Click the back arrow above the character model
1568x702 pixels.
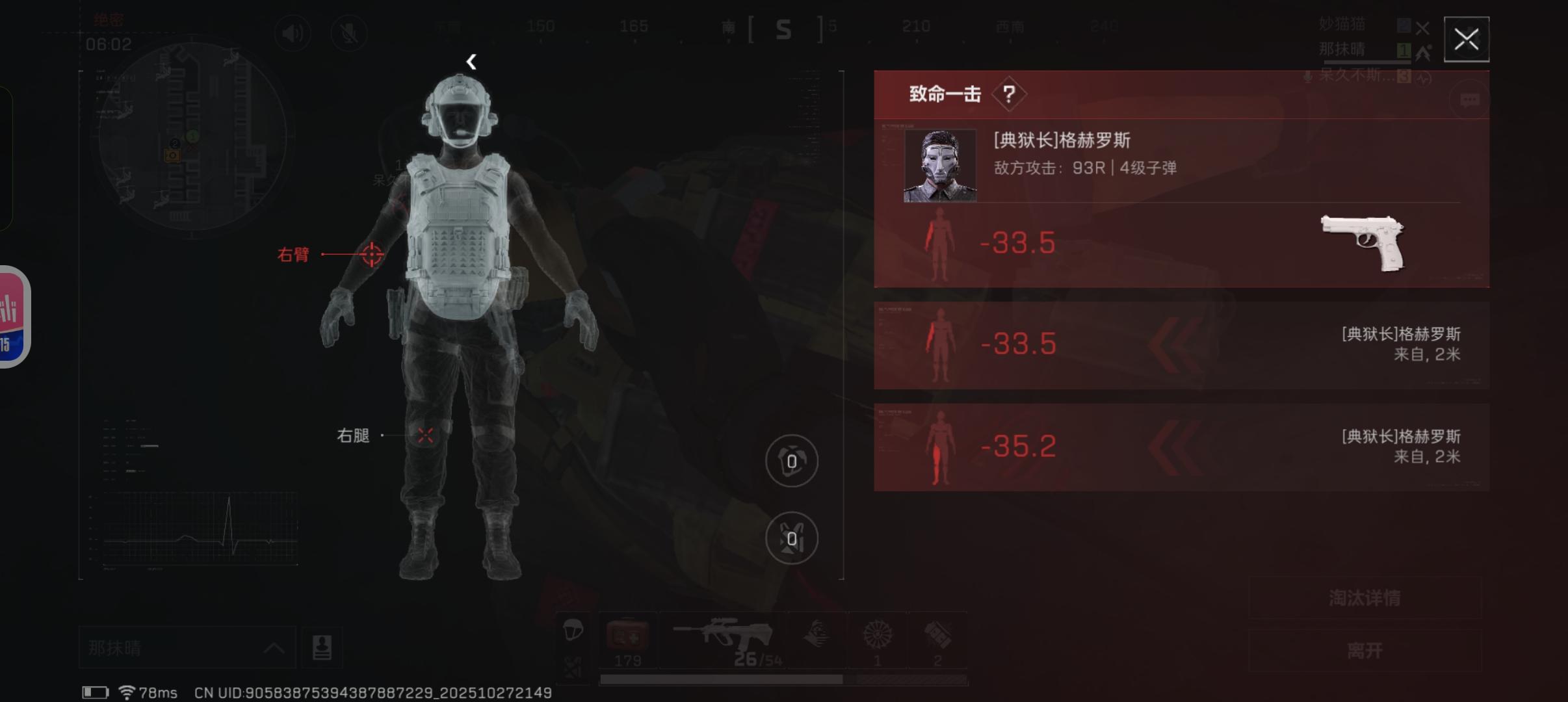click(x=472, y=62)
